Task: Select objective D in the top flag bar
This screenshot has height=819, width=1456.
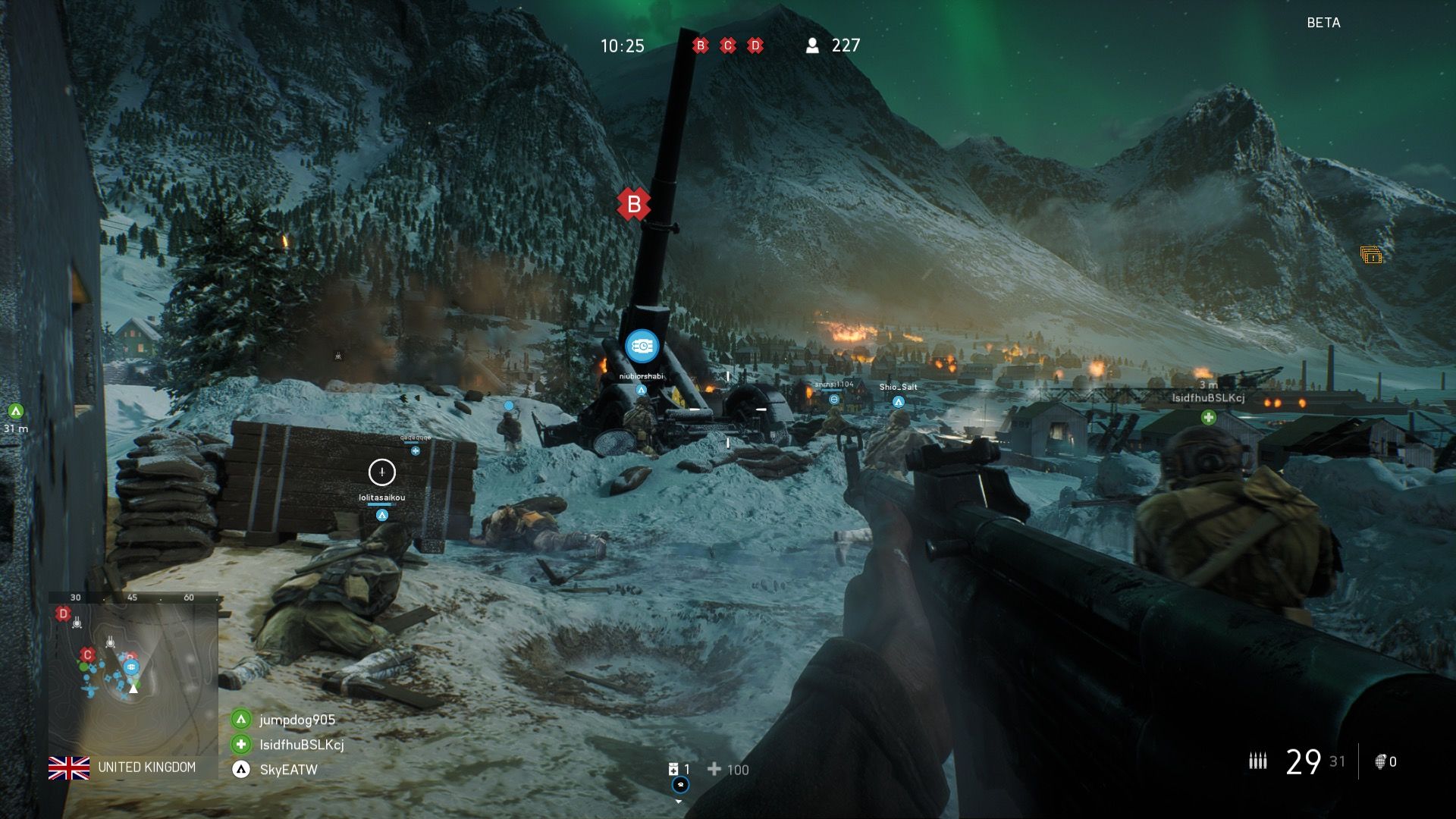Action: (755, 45)
